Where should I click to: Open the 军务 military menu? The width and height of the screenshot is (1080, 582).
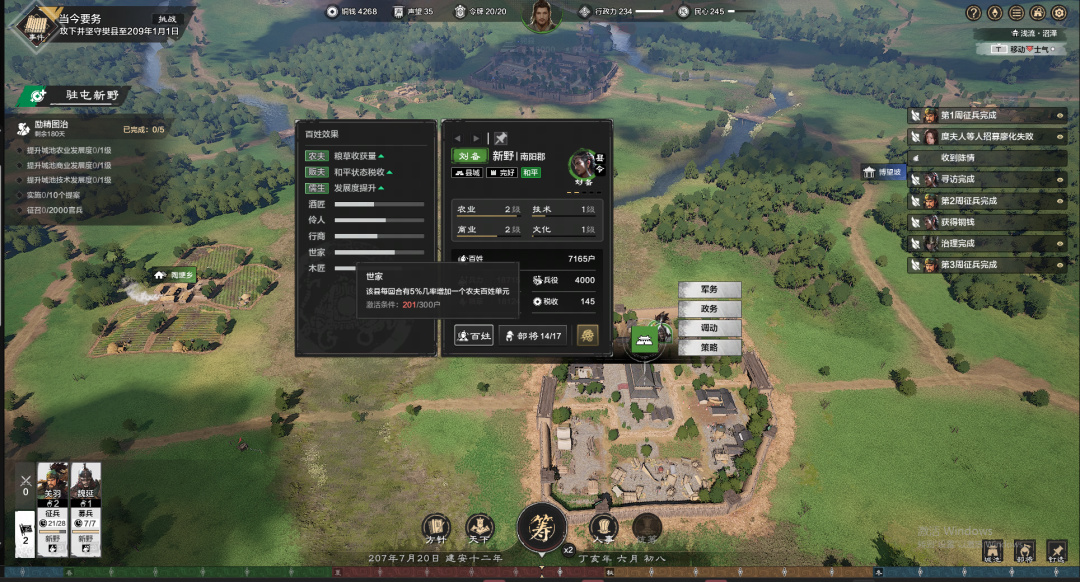point(710,290)
